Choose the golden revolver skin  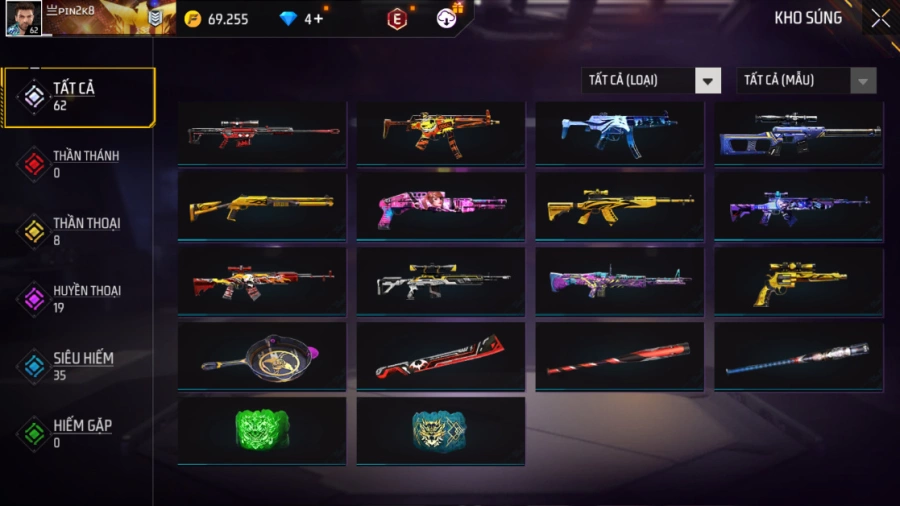(798, 282)
